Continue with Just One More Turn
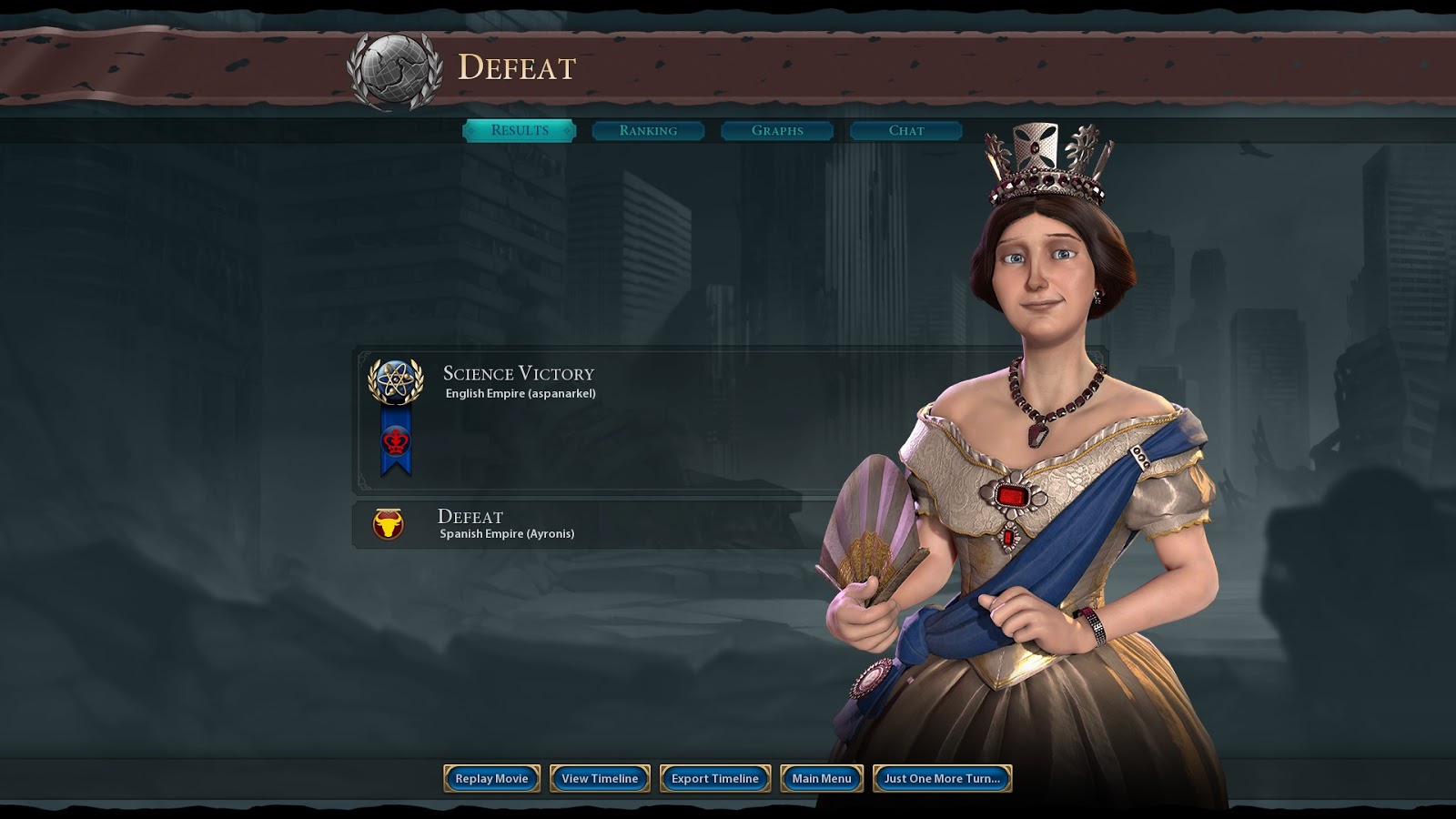Image resolution: width=1456 pixels, height=819 pixels. tap(942, 778)
